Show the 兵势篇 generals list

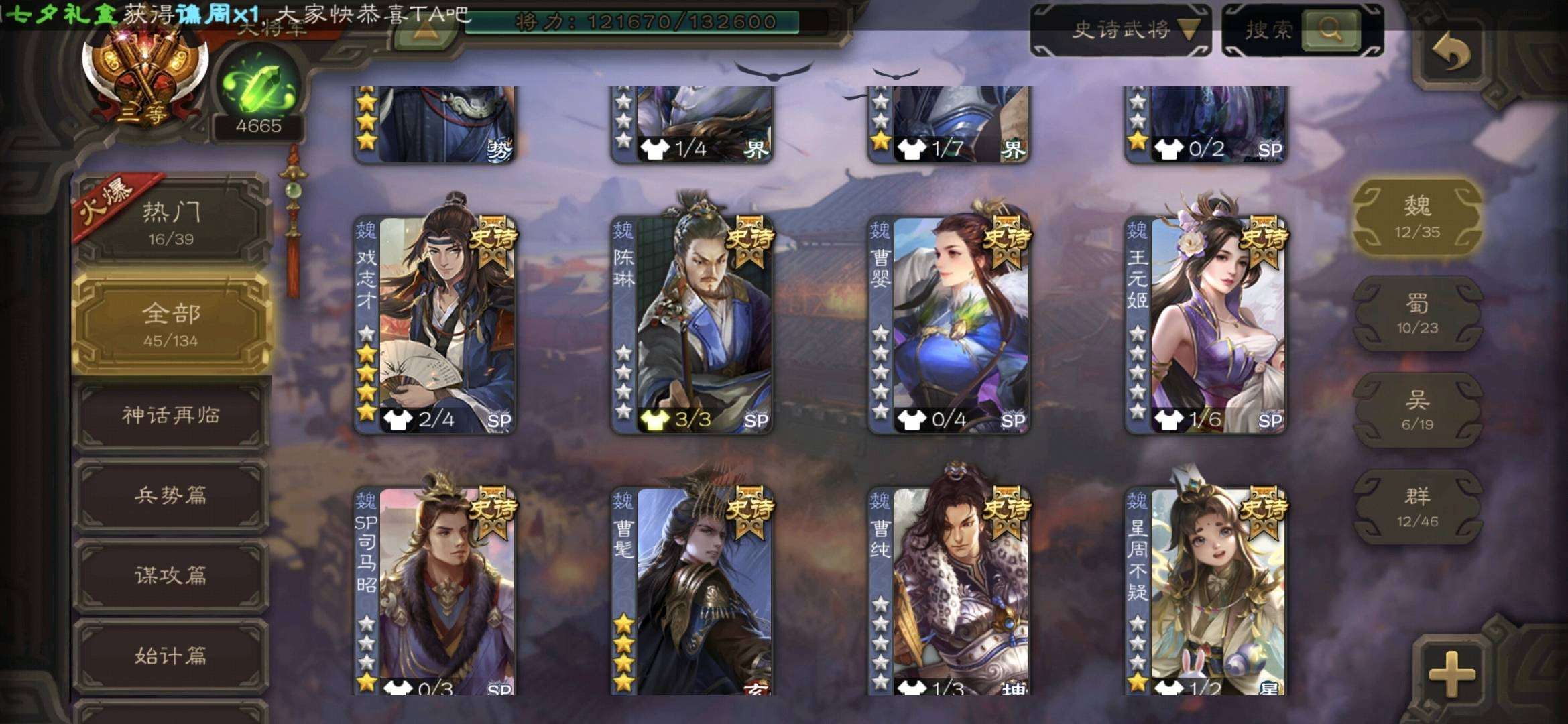click(x=172, y=496)
